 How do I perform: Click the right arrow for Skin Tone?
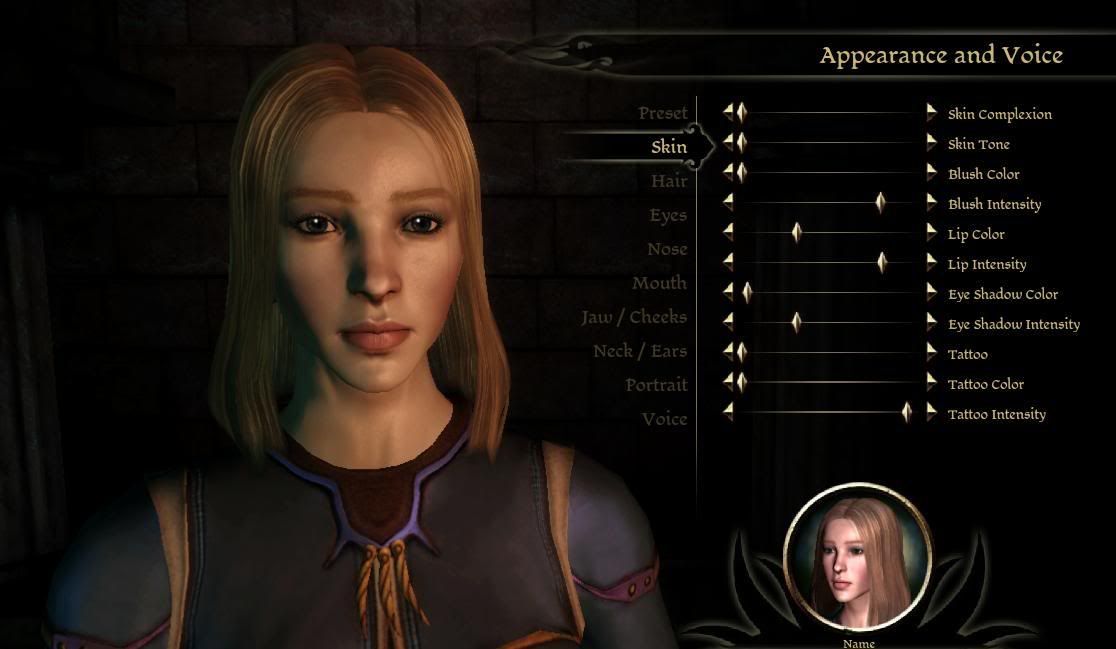pos(932,143)
